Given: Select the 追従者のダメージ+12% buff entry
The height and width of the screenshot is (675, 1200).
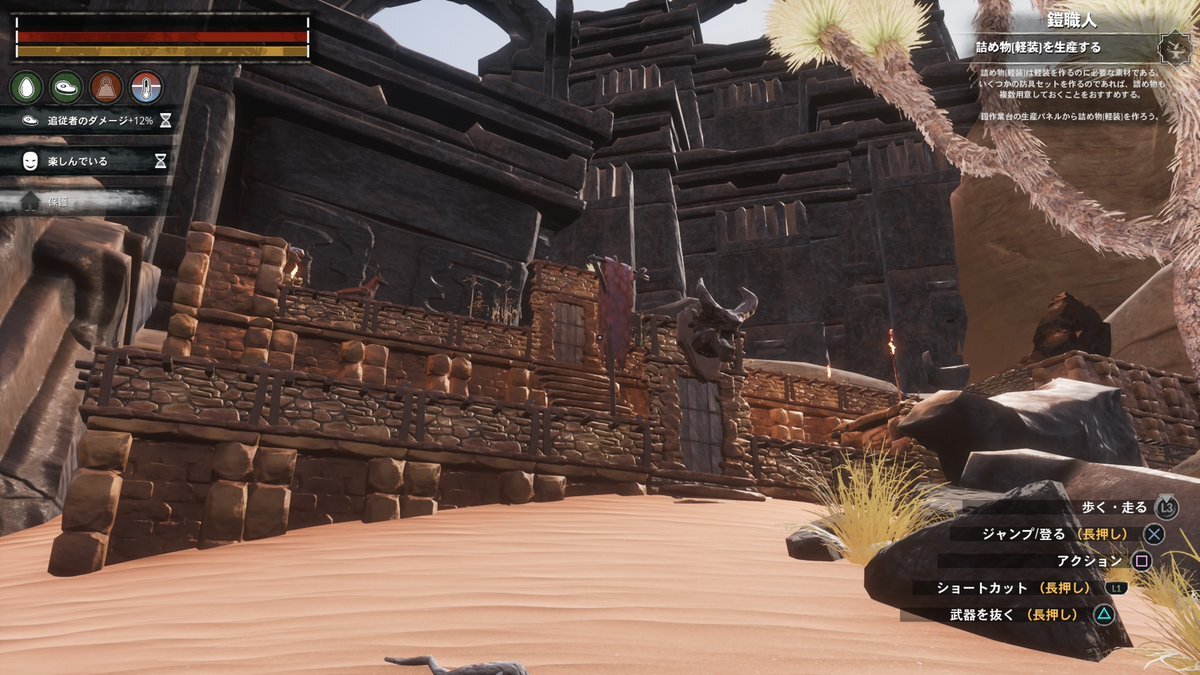Looking at the screenshot, I should [90, 120].
